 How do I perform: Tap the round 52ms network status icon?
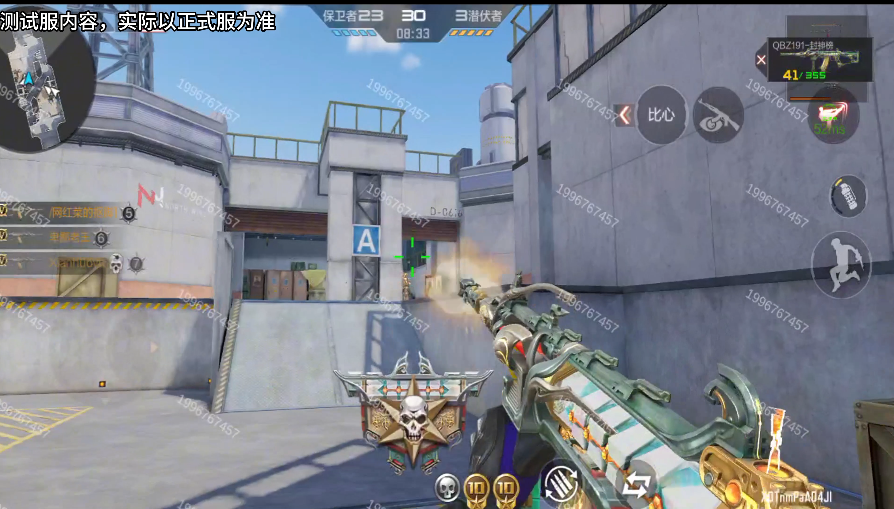[x=832, y=117]
